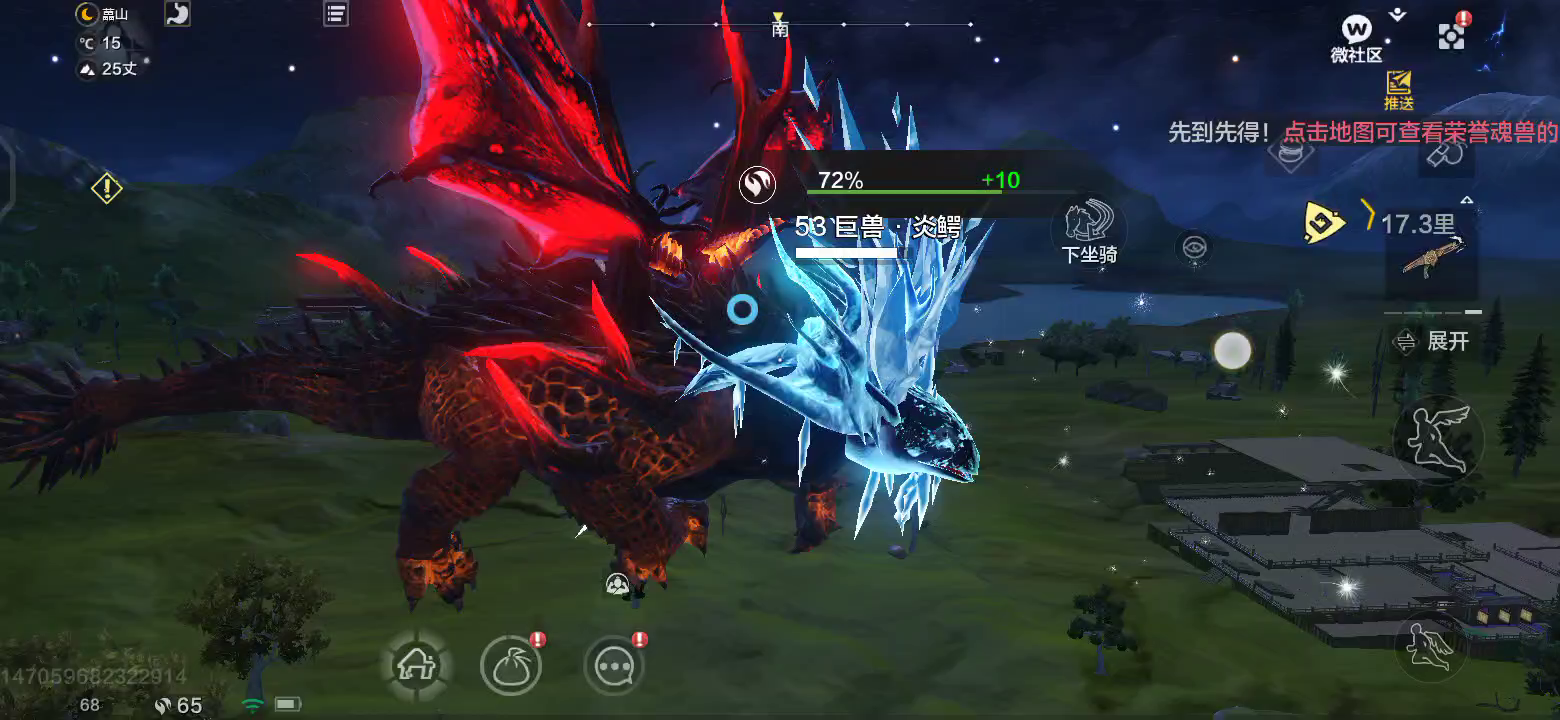This screenshot has height=720, width=1560.
Task: Expand the top dropdown arrow
Action: pos(1398,14)
